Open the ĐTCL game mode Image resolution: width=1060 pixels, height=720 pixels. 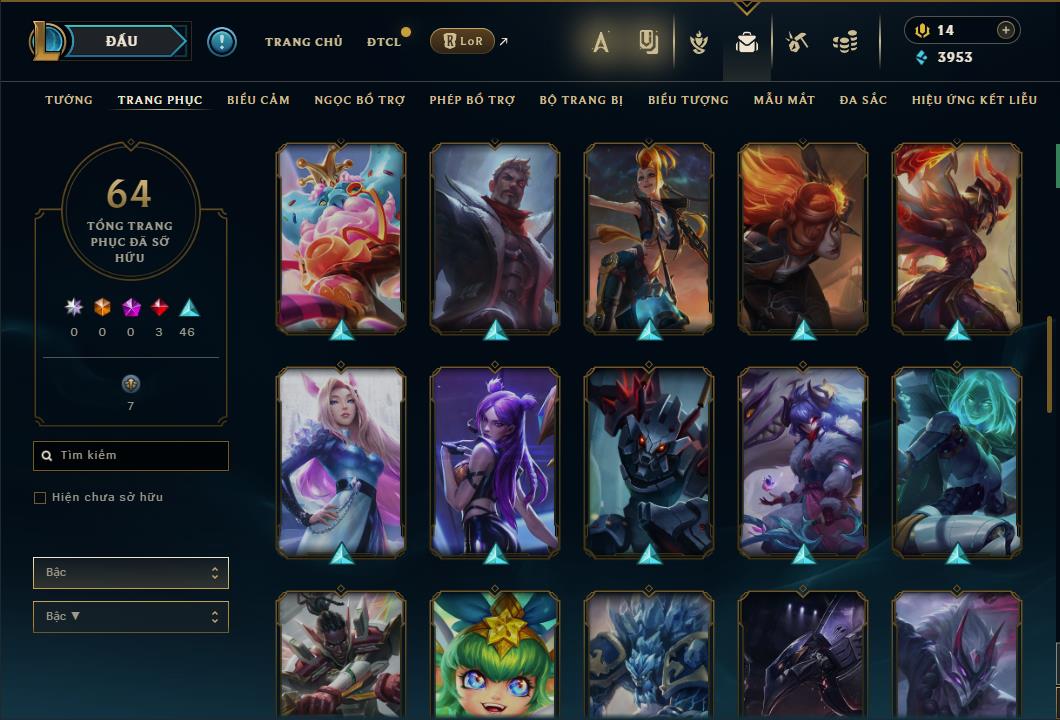[384, 42]
